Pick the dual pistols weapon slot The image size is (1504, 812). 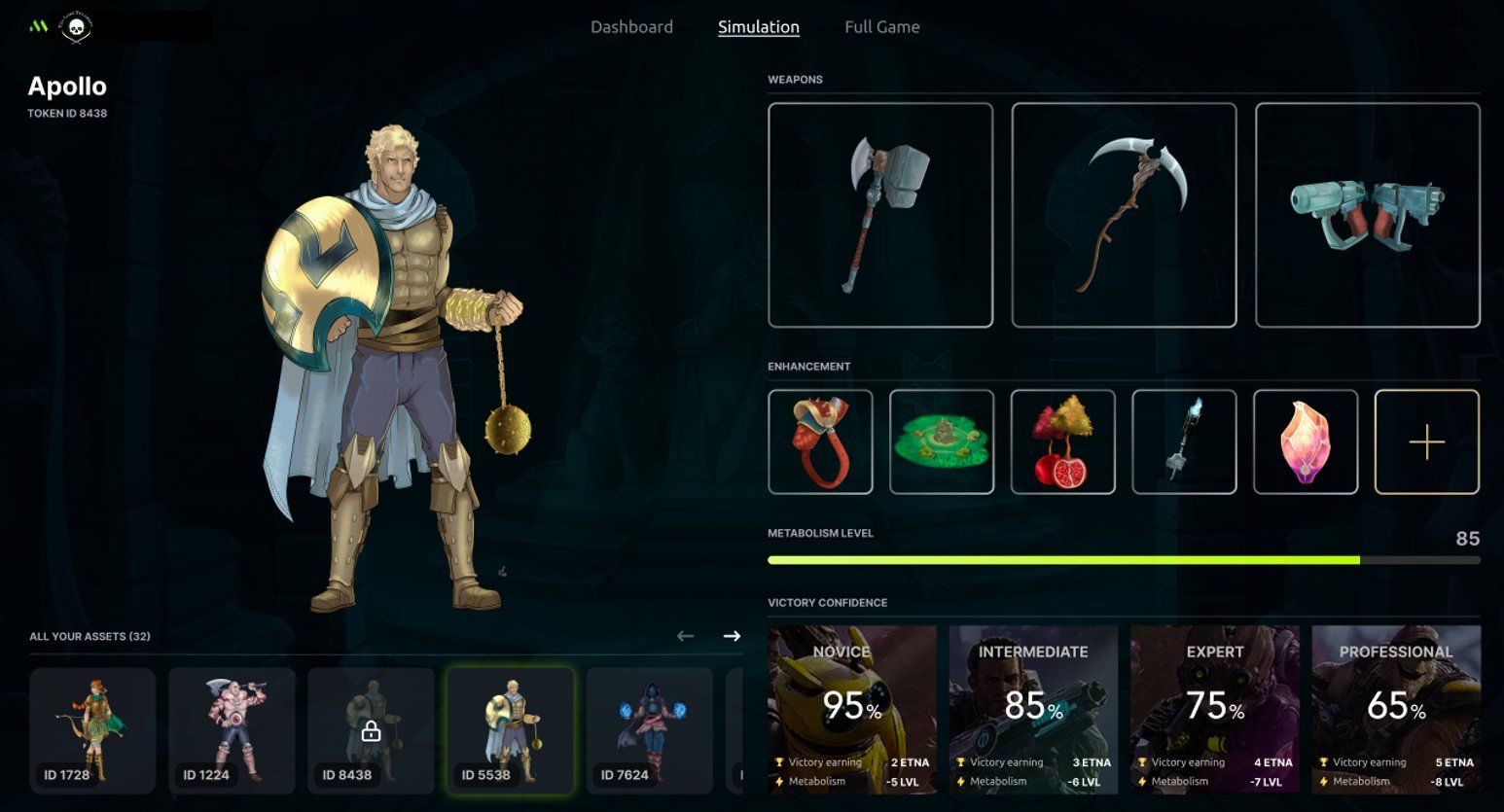[1367, 215]
